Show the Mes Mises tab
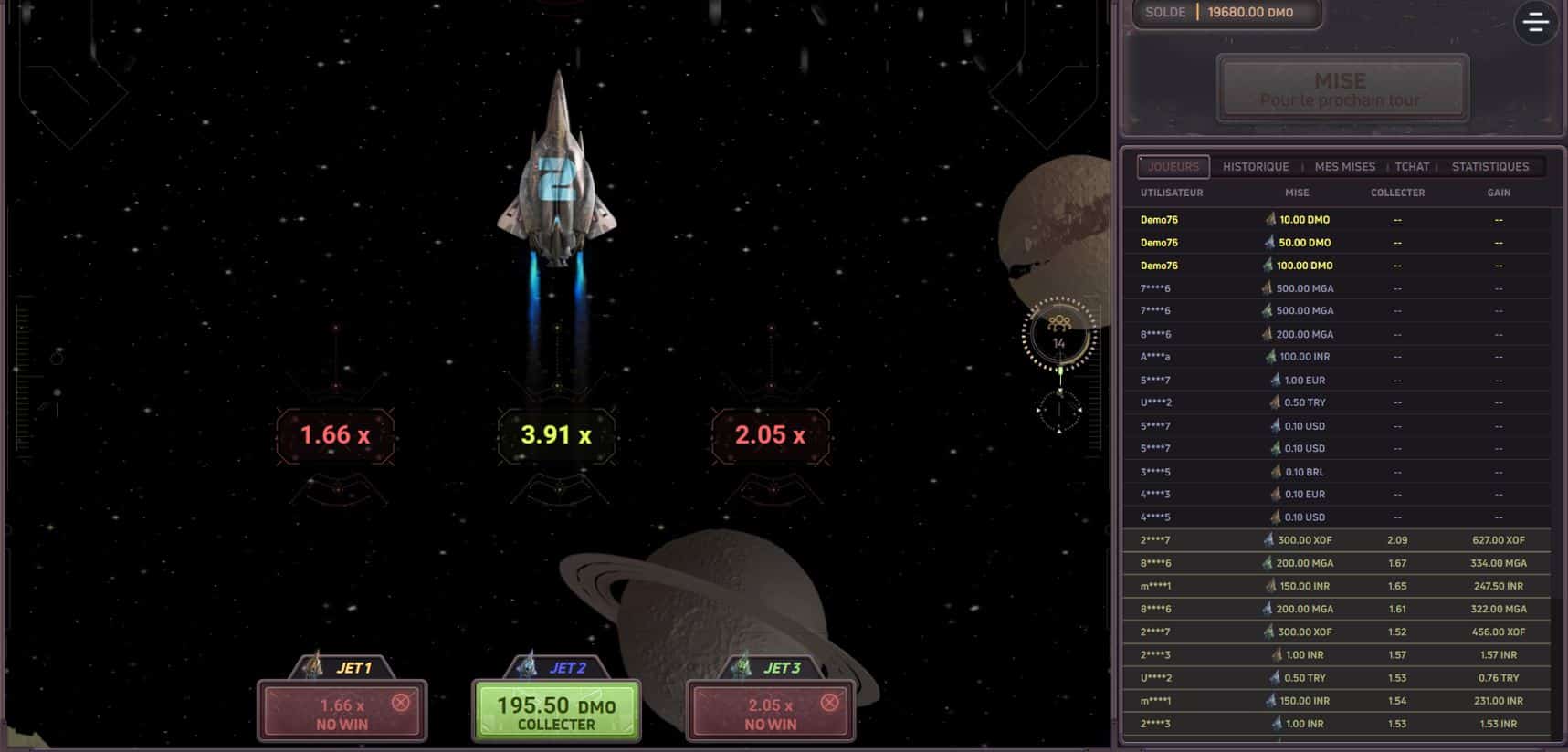This screenshot has height=752, width=1568. click(1344, 167)
